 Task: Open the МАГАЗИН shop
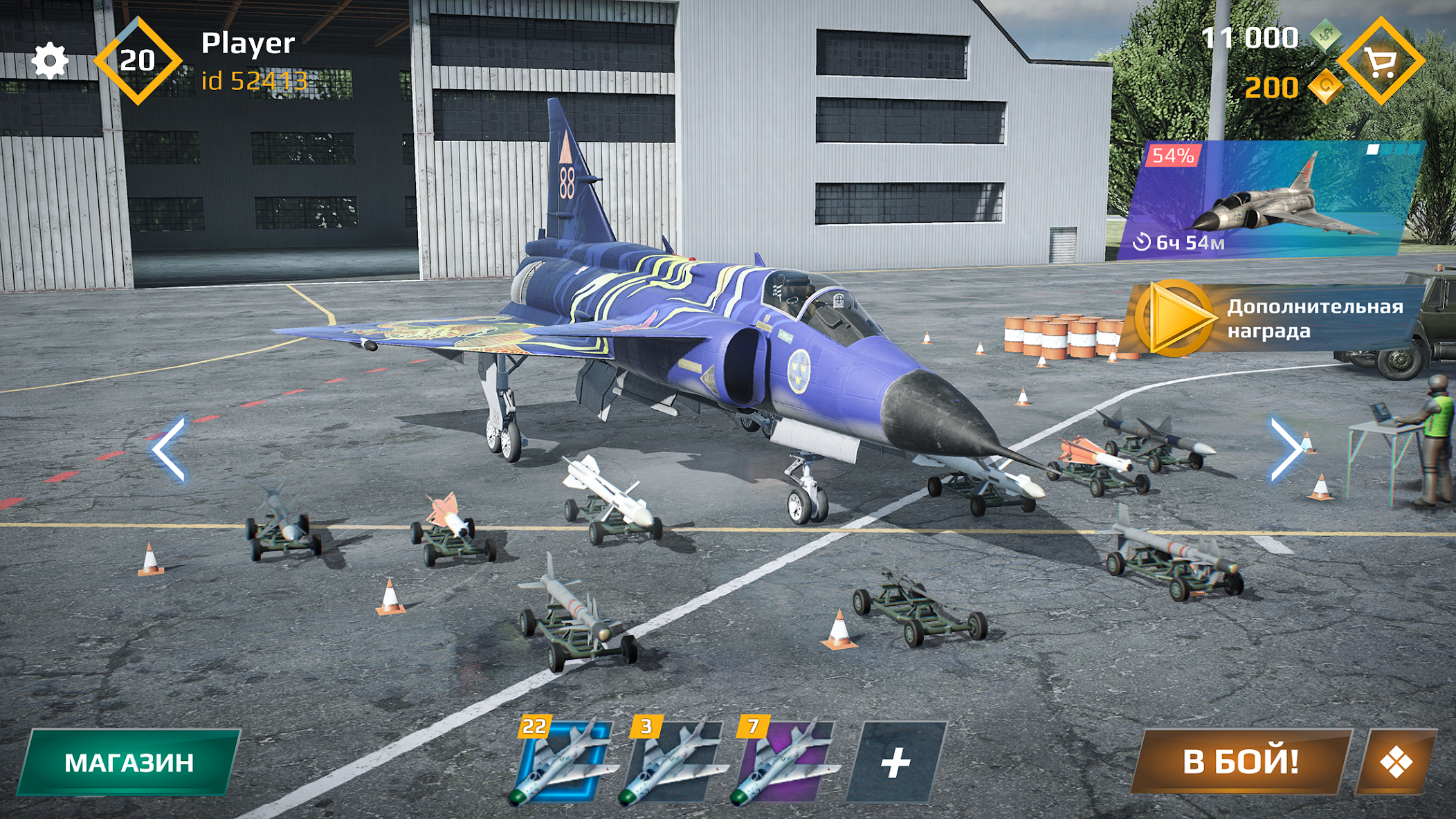129,762
